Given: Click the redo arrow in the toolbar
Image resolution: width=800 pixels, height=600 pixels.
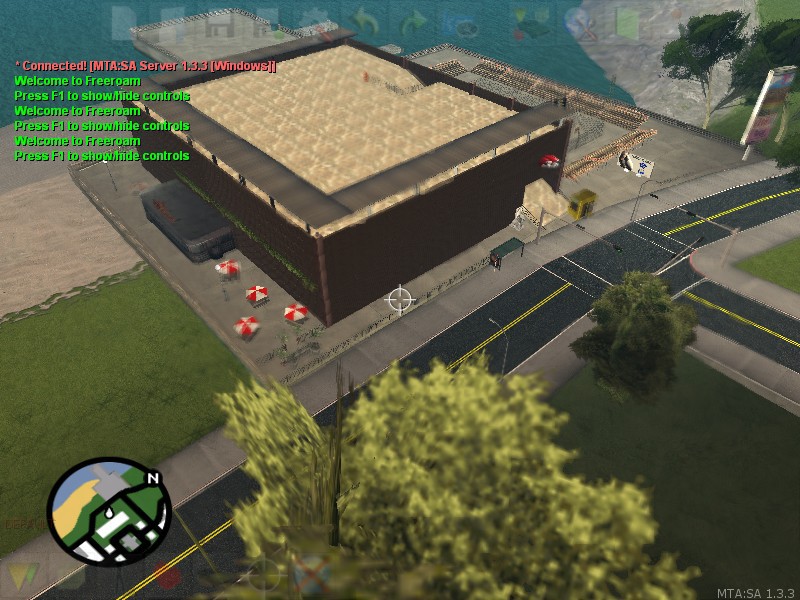Looking at the screenshot, I should coord(412,24).
